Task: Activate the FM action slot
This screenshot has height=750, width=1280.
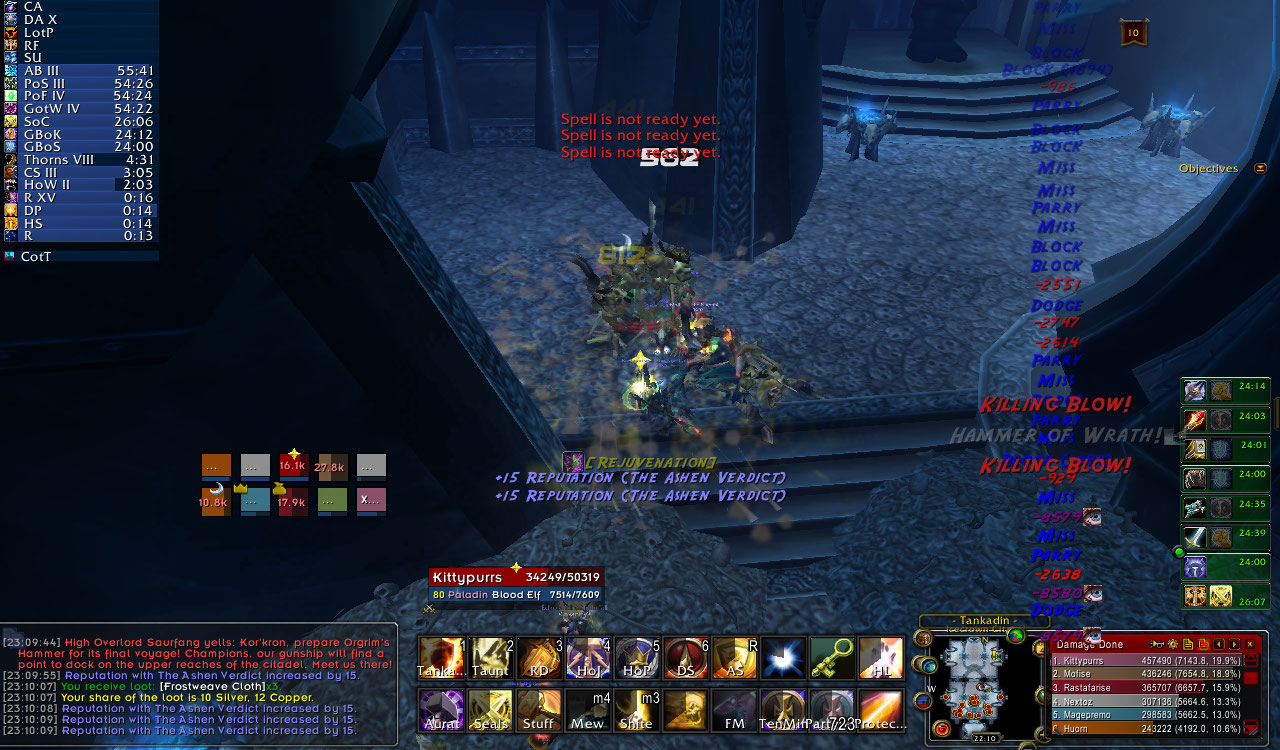Action: (x=735, y=710)
